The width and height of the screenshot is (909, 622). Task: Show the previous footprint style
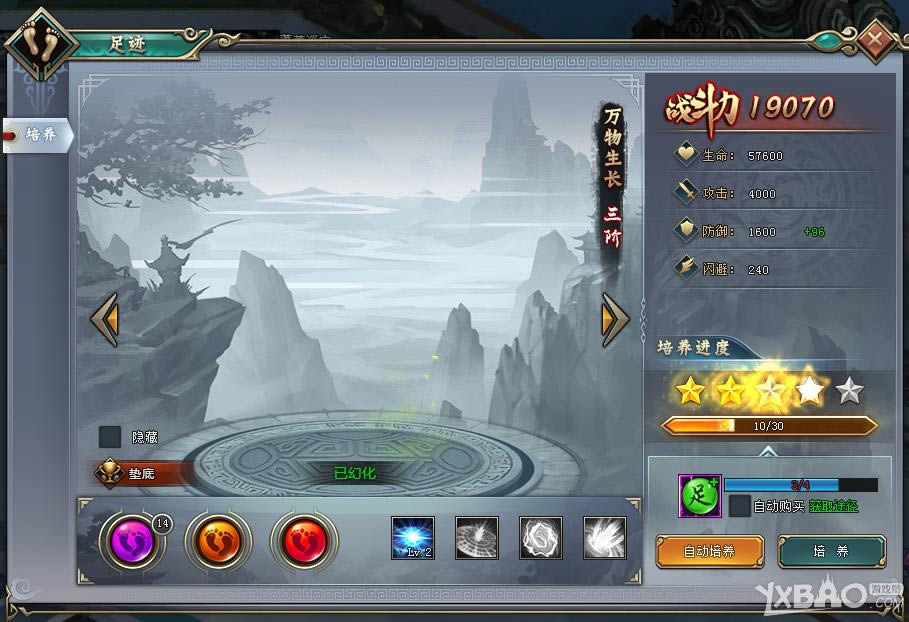[x=105, y=320]
